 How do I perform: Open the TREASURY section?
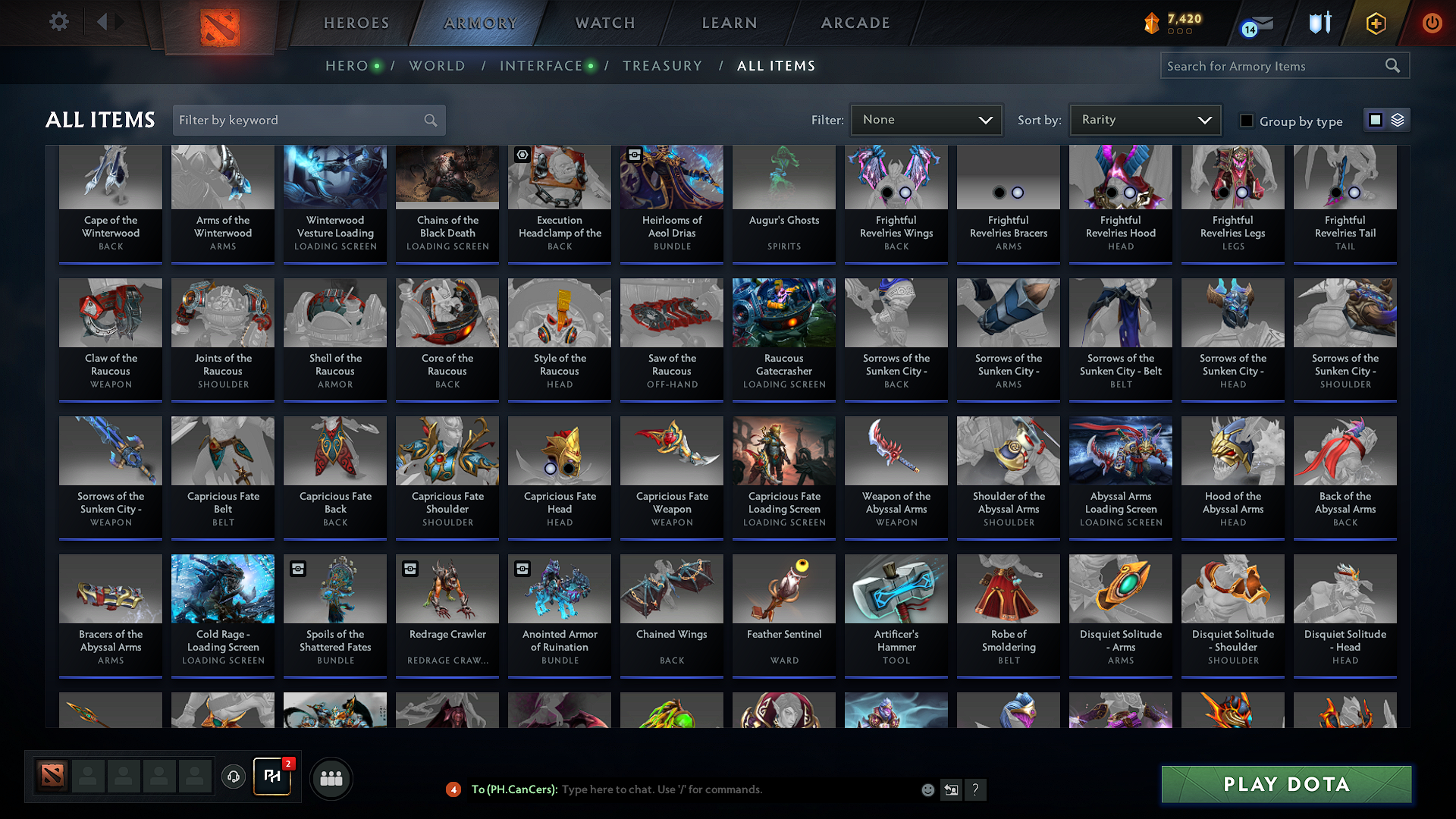(x=662, y=65)
